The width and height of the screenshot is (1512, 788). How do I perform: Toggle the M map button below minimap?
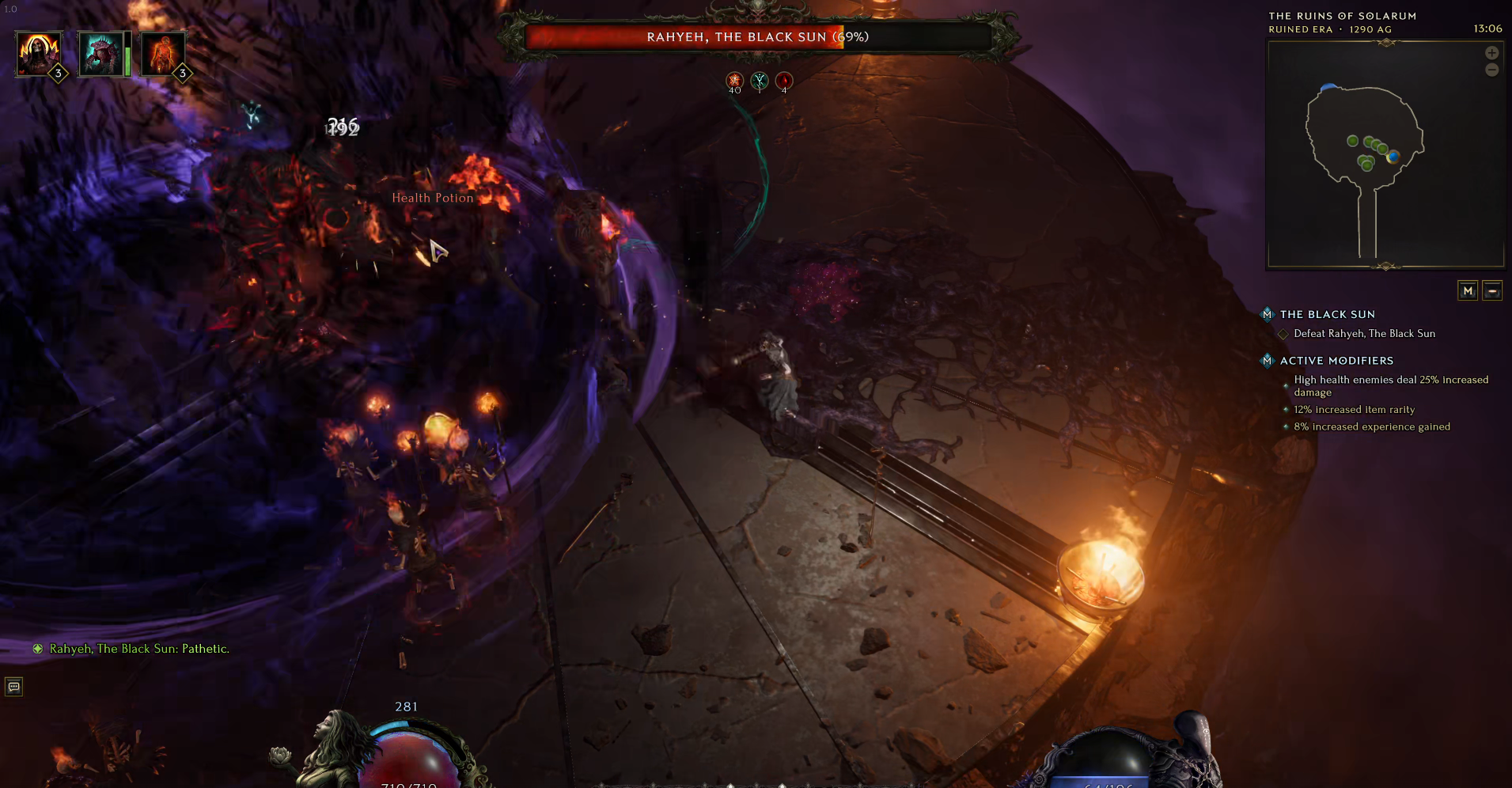pos(1468,291)
